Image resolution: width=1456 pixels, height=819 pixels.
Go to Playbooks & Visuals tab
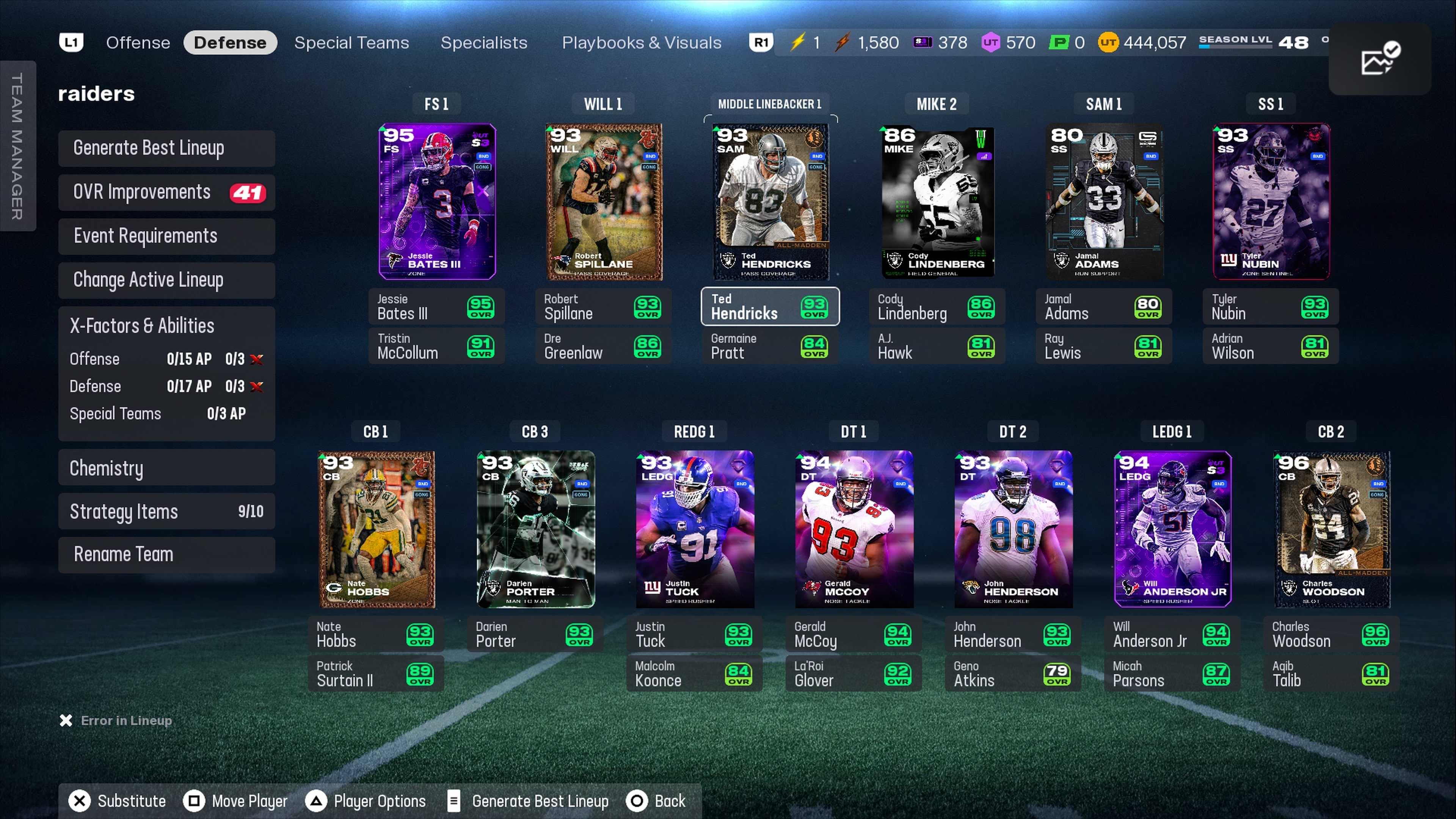coord(641,42)
